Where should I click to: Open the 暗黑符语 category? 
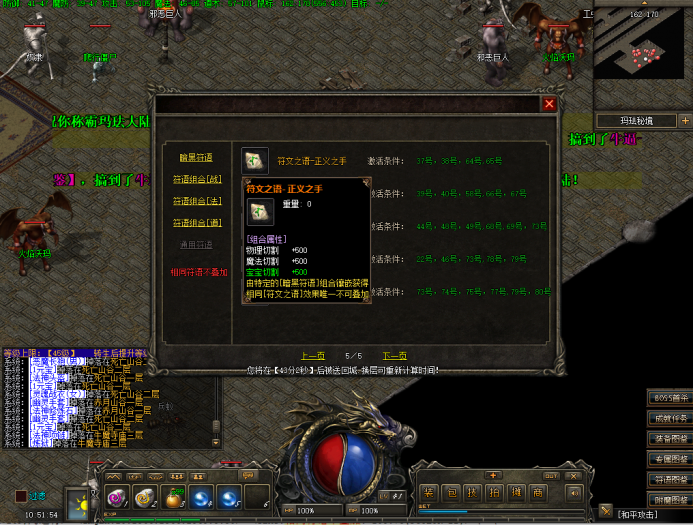pyautogui.click(x=196, y=157)
